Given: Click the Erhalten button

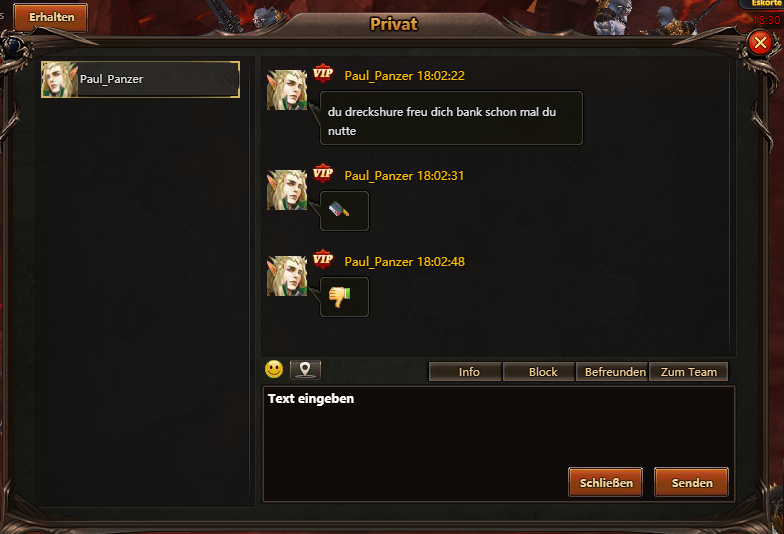Looking at the screenshot, I should pos(51,17).
